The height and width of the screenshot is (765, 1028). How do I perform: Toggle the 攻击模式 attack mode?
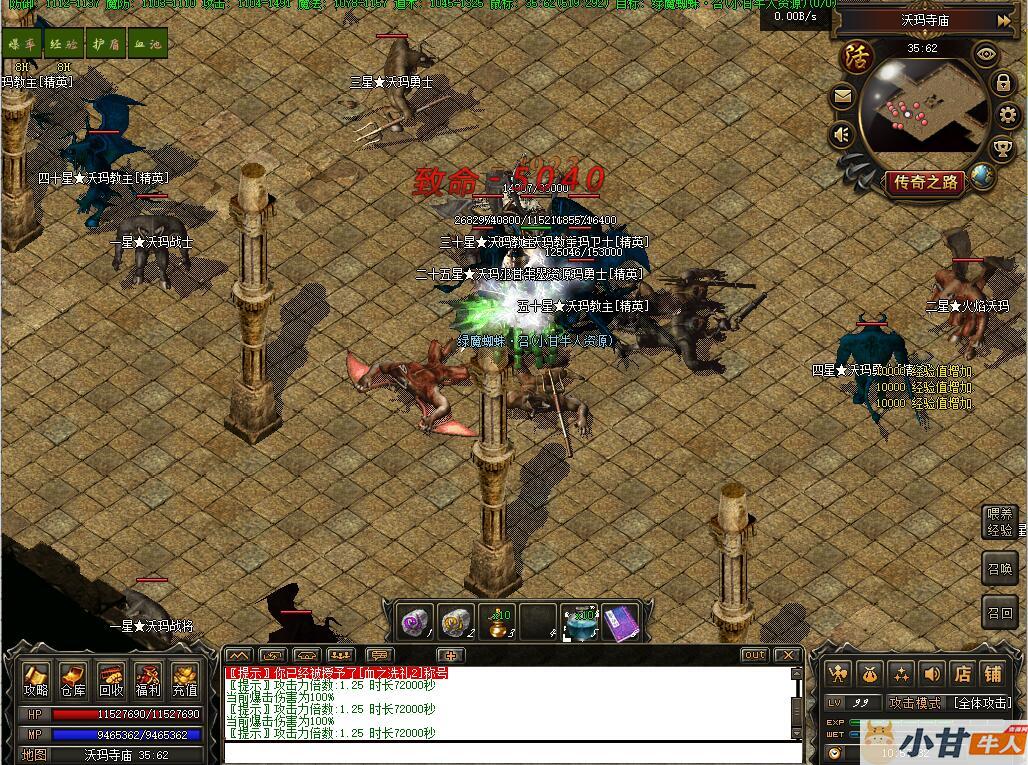pos(915,703)
